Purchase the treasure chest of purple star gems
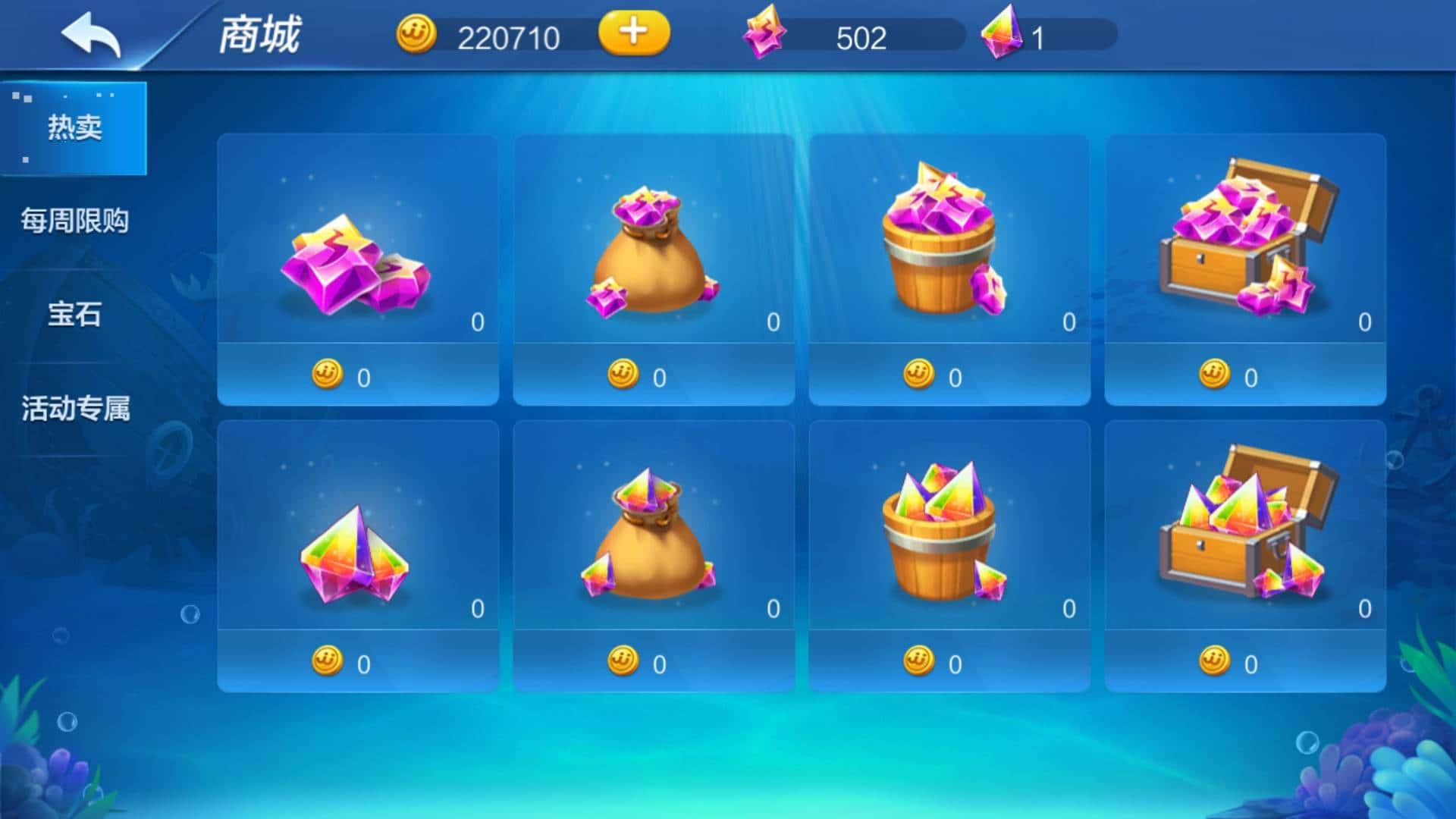Screen dimensions: 1456x819 tap(1245, 269)
